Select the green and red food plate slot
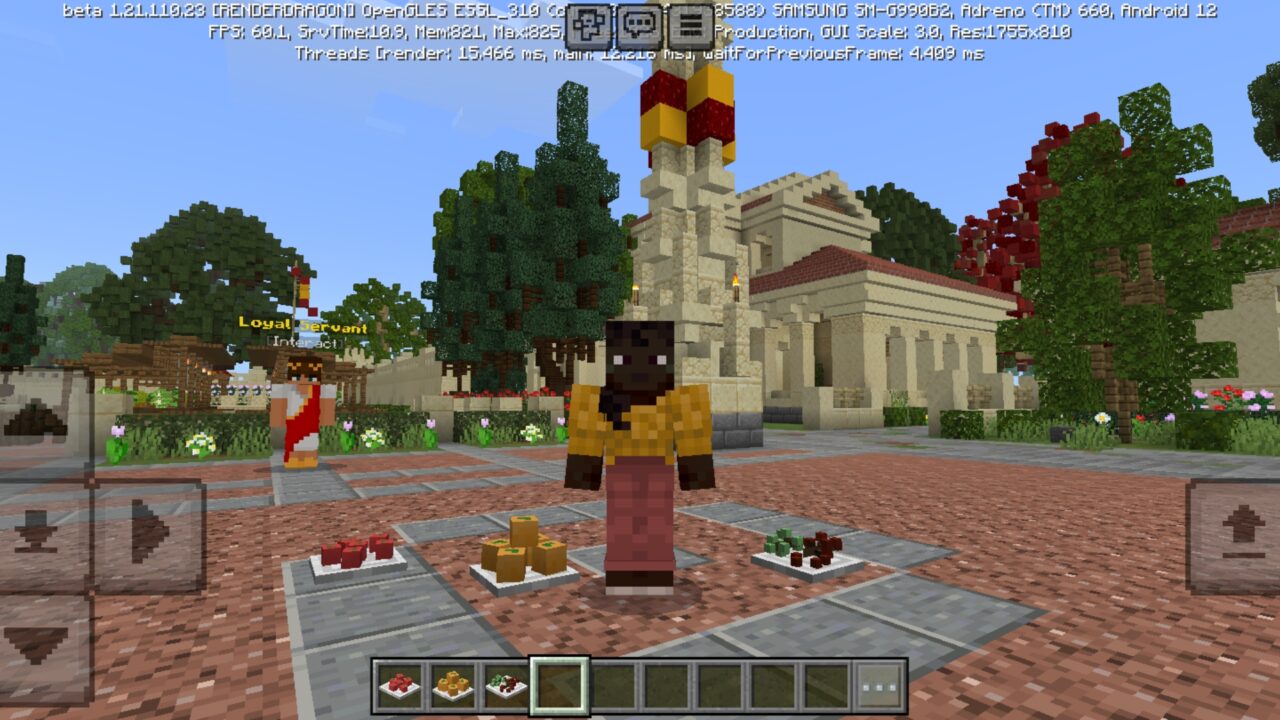 pos(506,685)
